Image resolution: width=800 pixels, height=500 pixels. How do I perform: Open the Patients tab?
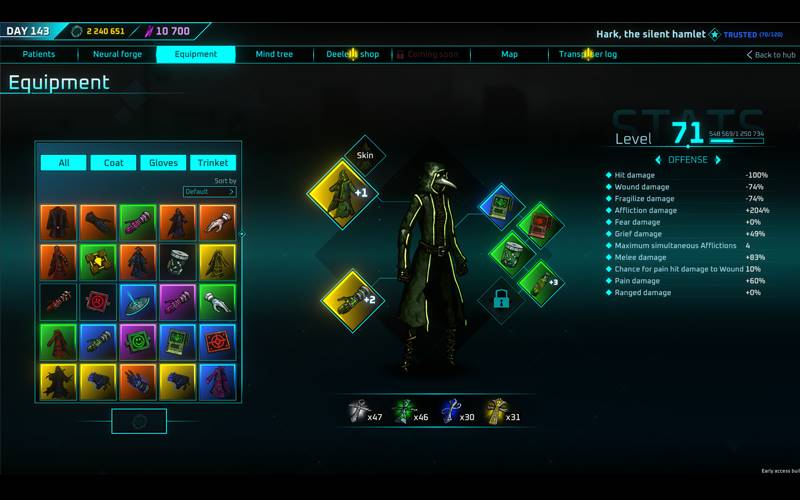[x=39, y=54]
